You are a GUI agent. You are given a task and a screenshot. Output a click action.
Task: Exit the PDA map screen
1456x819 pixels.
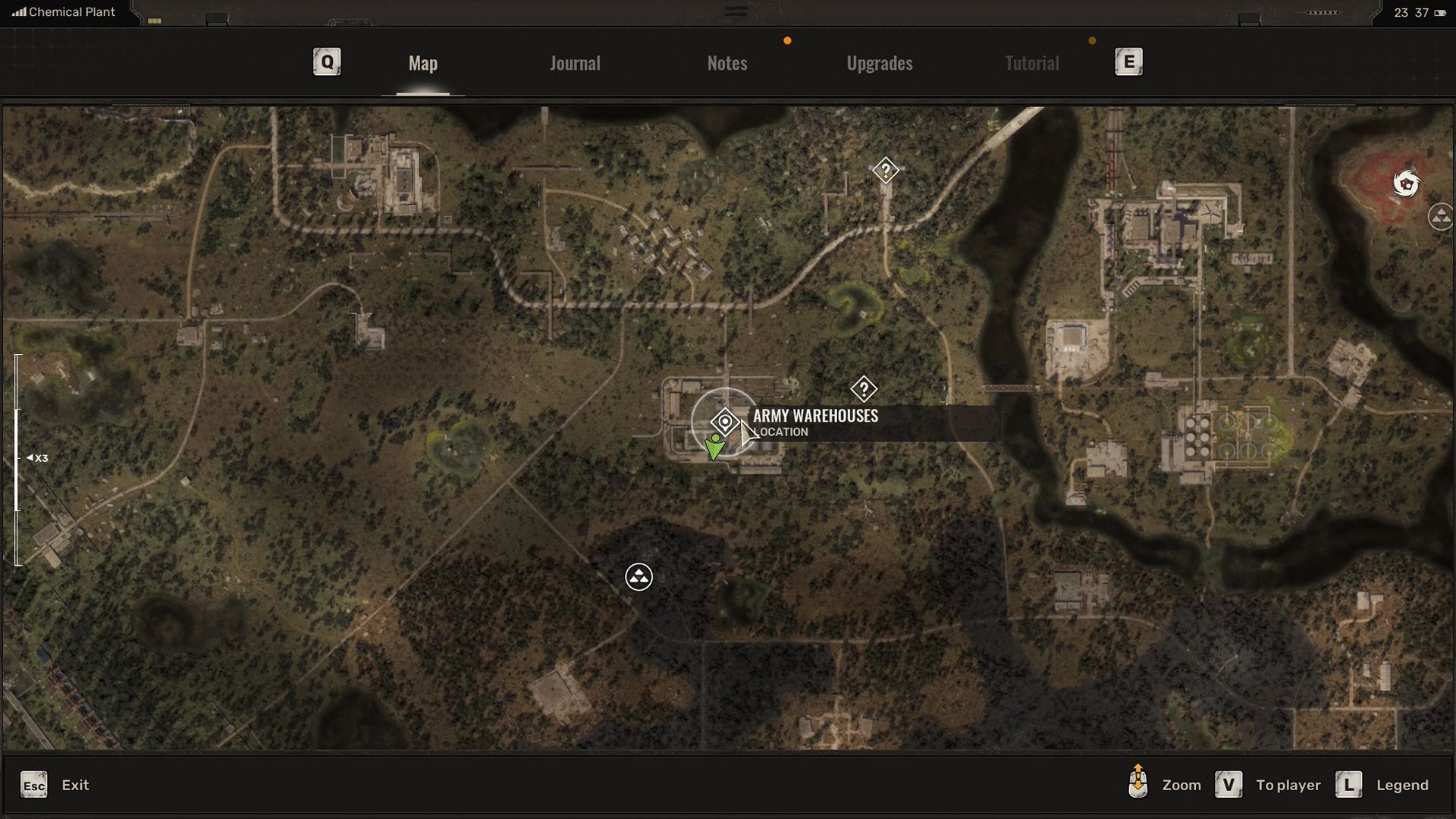(34, 785)
